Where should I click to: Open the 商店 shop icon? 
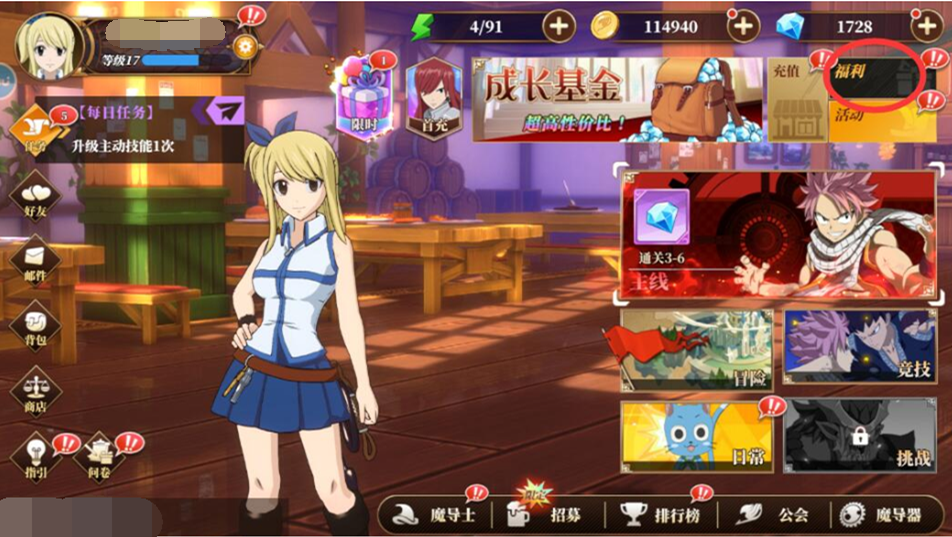click(x=35, y=392)
